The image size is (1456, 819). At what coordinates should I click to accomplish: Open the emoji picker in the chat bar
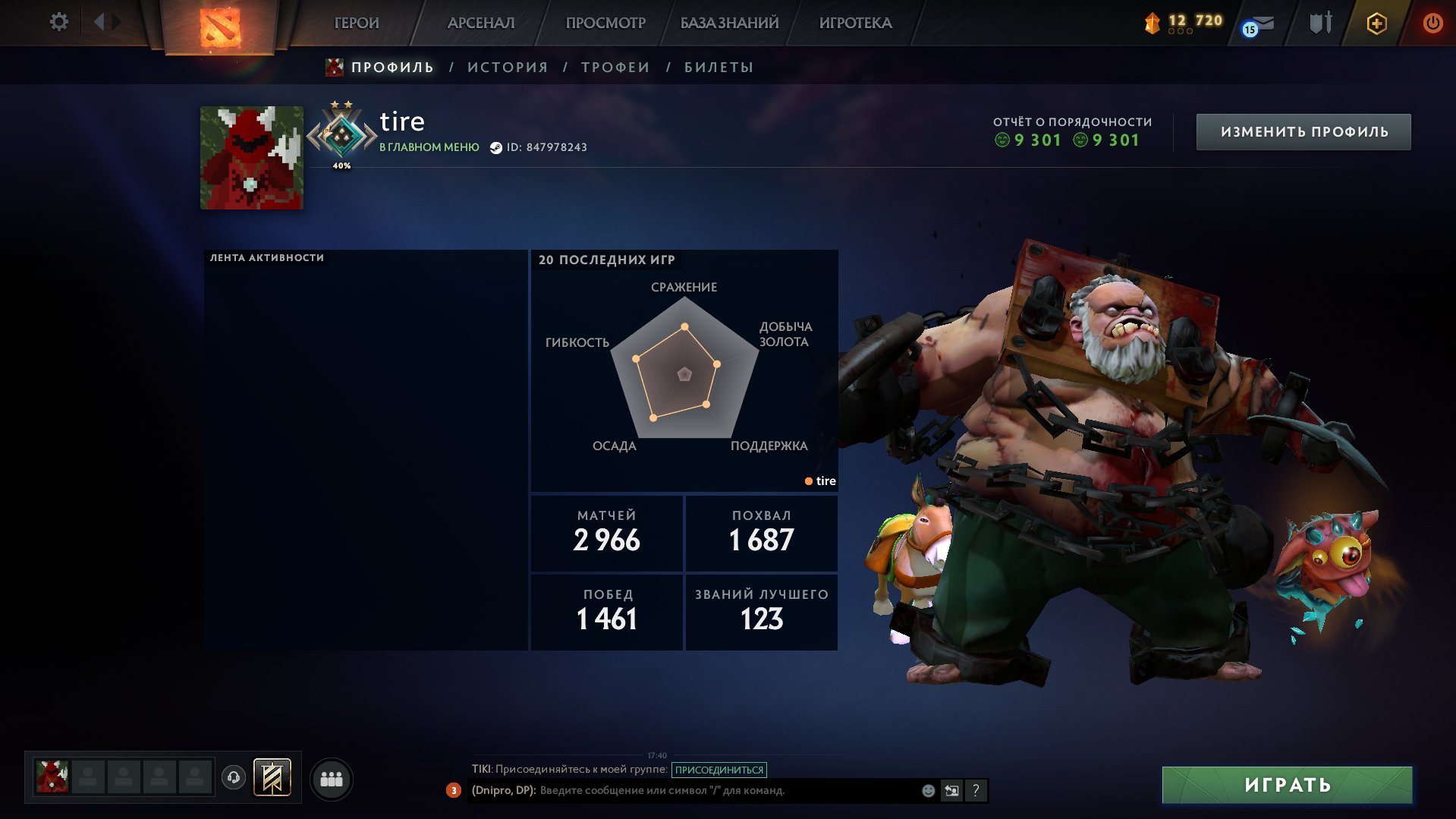(x=927, y=790)
